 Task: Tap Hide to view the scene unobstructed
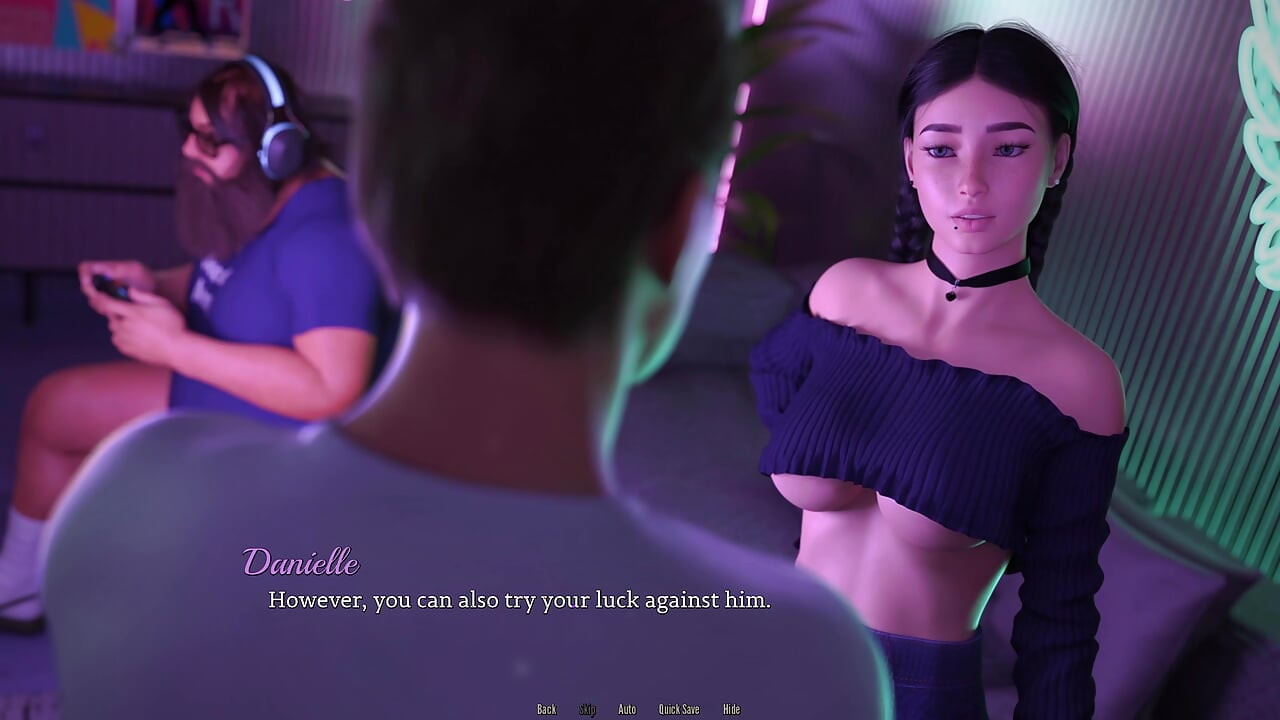(731, 709)
